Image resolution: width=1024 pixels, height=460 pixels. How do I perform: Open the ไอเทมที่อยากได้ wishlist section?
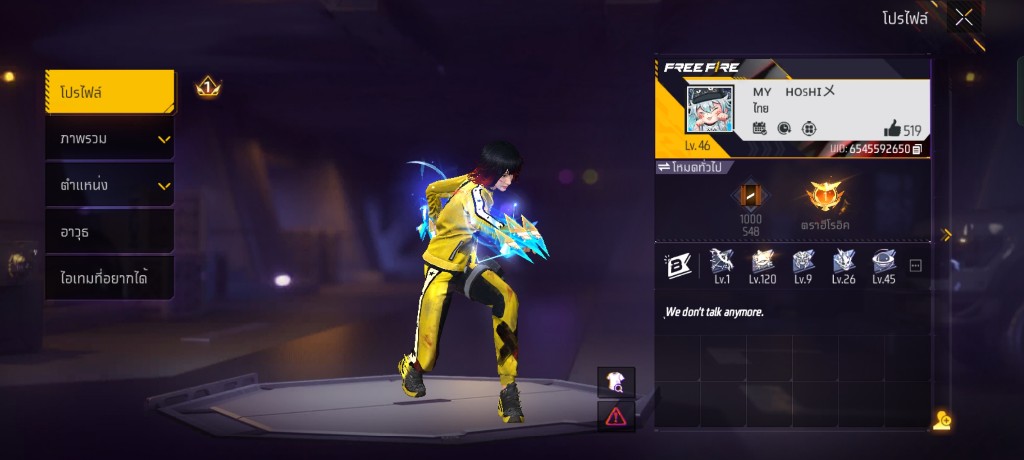(x=110, y=278)
